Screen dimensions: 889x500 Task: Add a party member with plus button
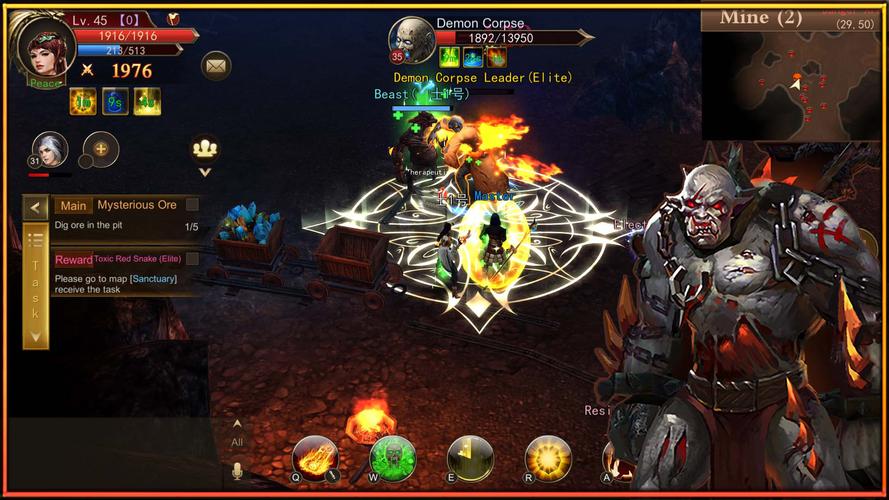pyautogui.click(x=101, y=149)
